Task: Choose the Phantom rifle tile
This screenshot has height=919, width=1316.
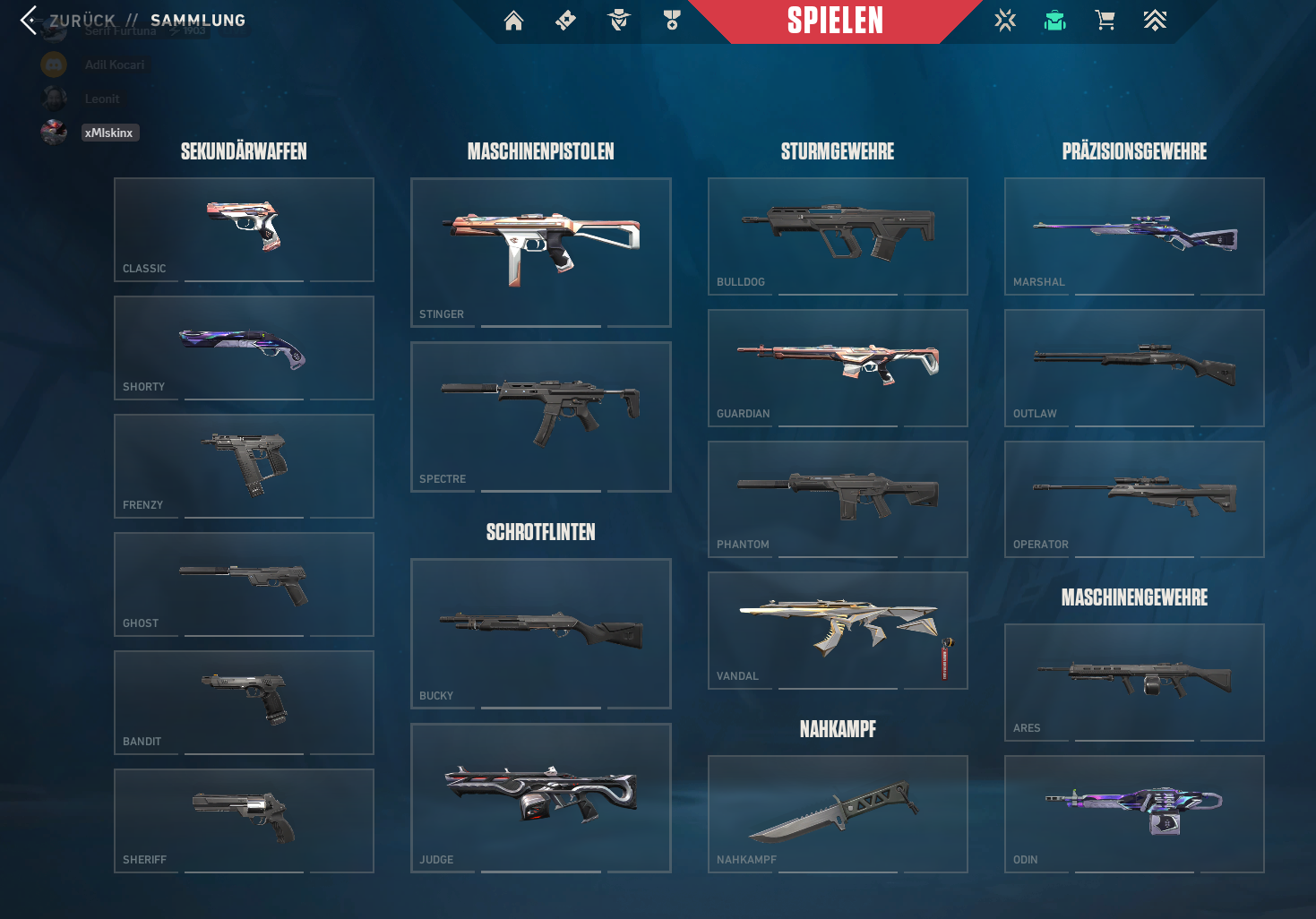Action: point(838,499)
